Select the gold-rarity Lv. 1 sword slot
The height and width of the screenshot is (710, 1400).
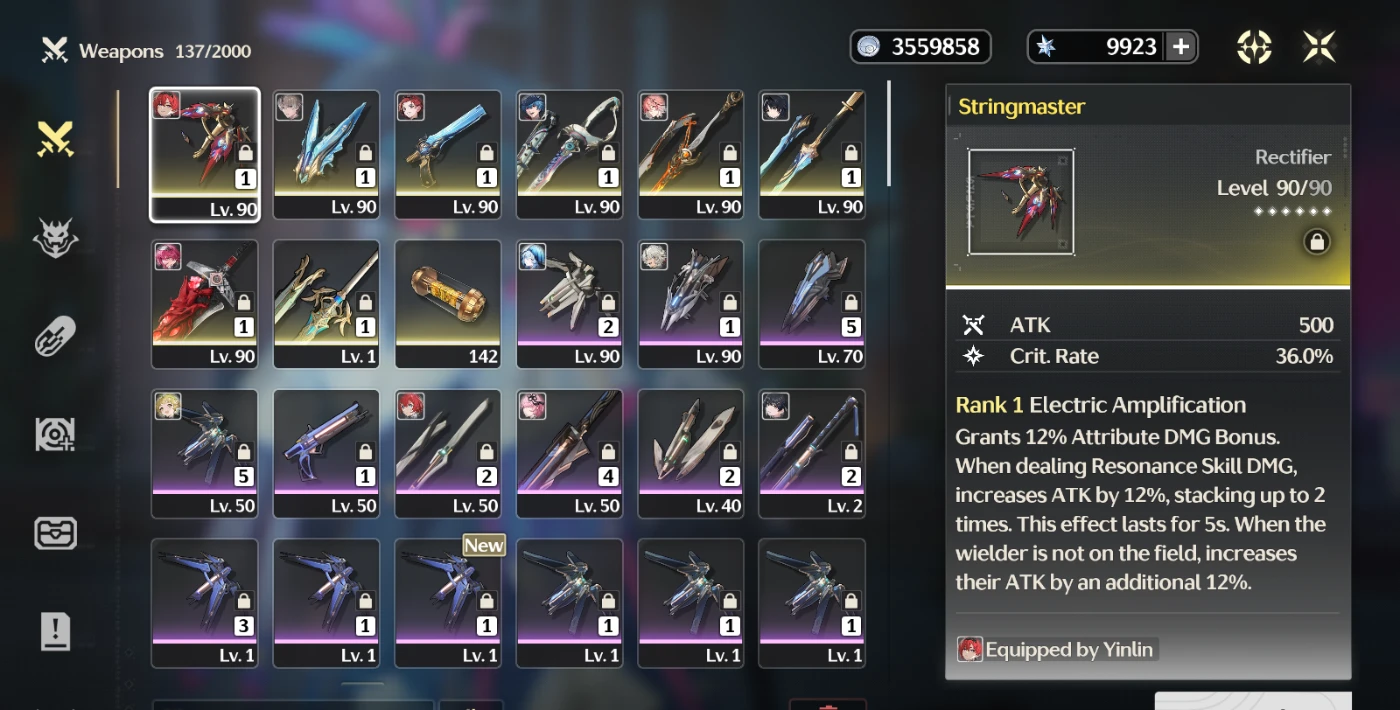pyautogui.click(x=326, y=304)
